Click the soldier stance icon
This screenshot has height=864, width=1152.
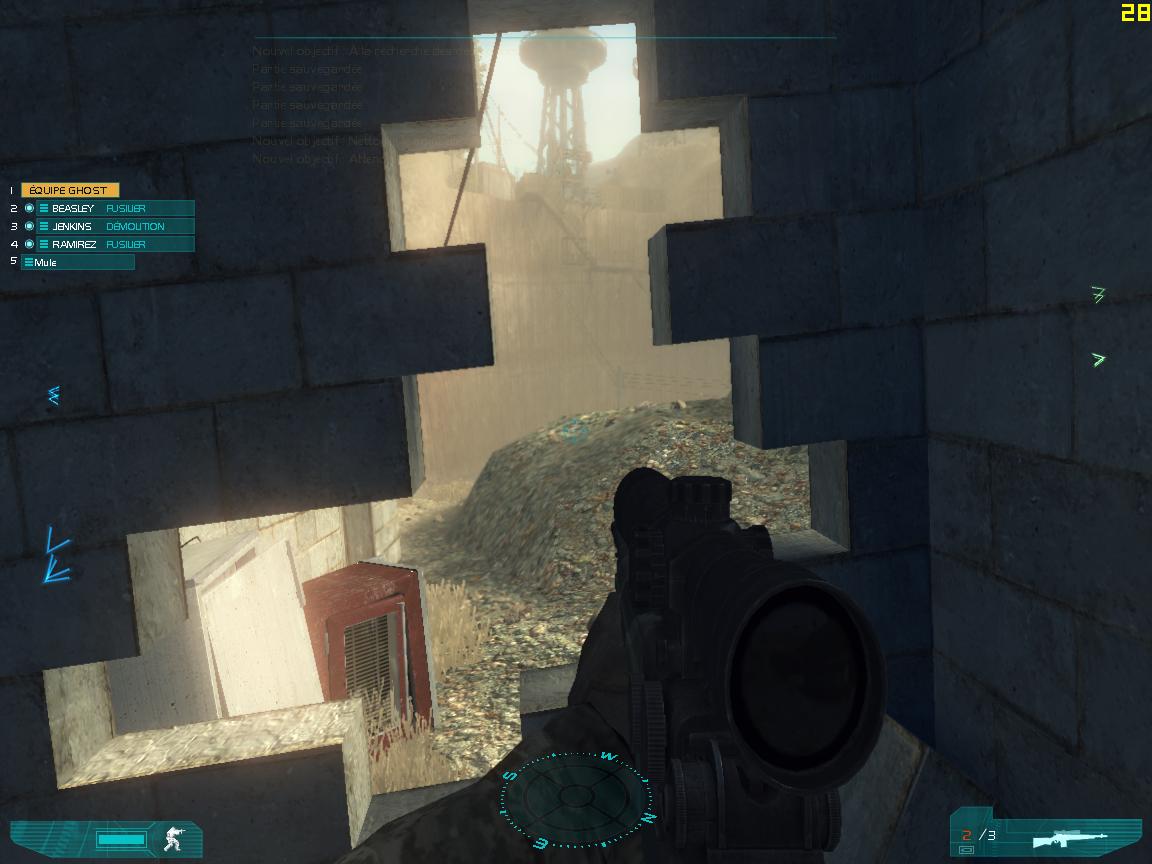pyautogui.click(x=175, y=838)
